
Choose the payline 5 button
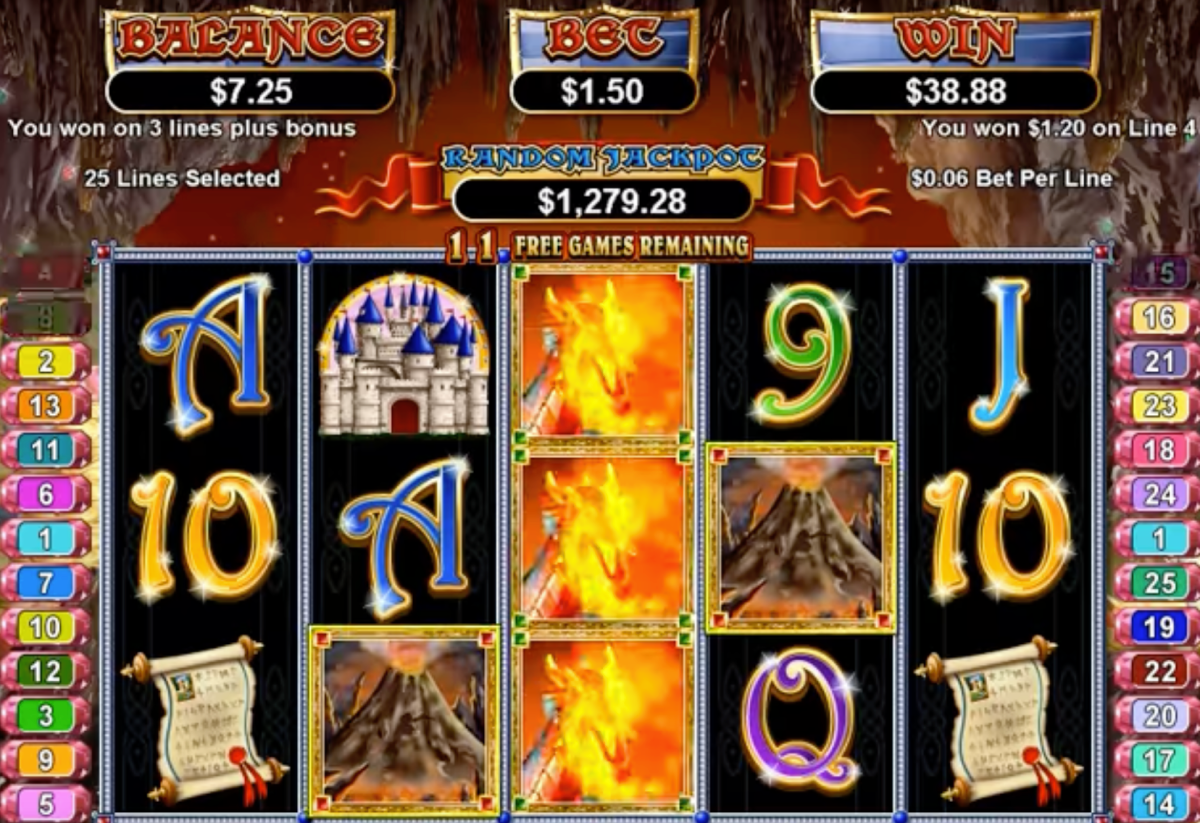pyautogui.click(x=46, y=803)
